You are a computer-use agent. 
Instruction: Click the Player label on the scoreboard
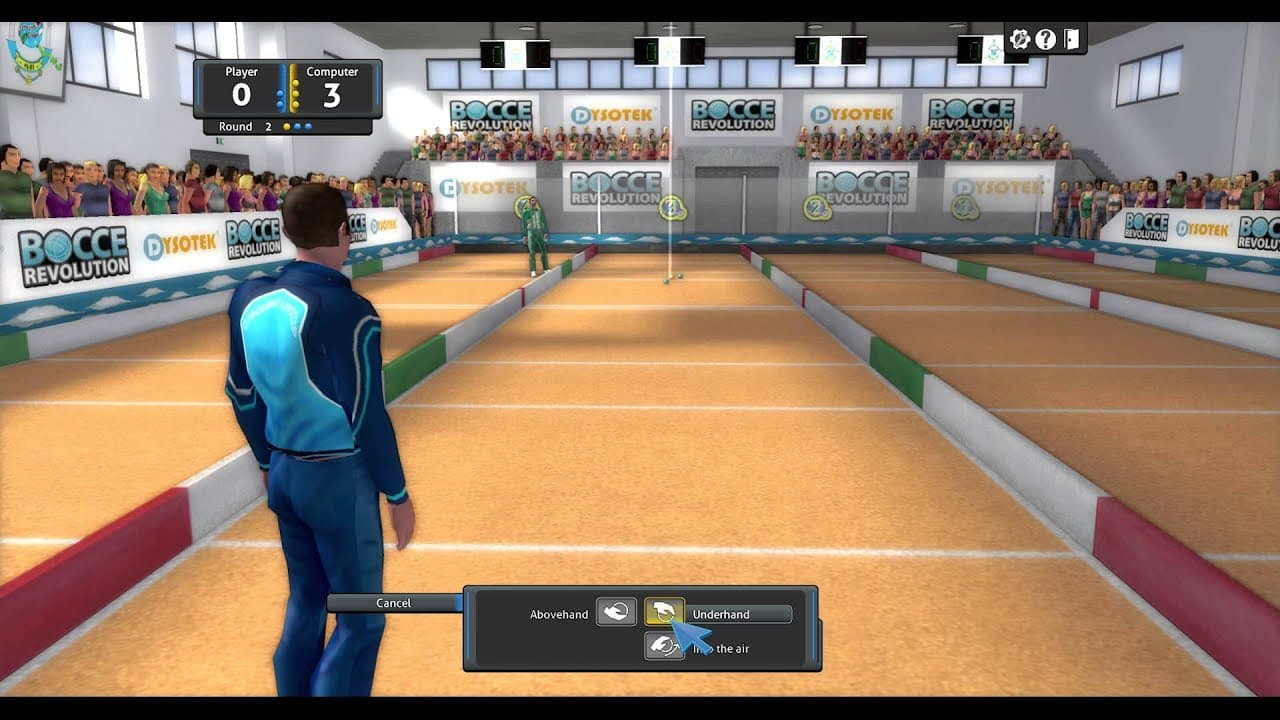(x=240, y=72)
